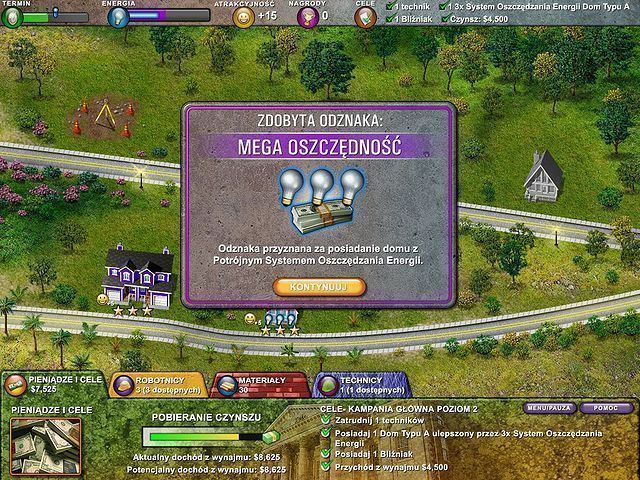This screenshot has height=480, width=640.
Task: Open the Menu/Pauza menu
Action: tap(549, 408)
